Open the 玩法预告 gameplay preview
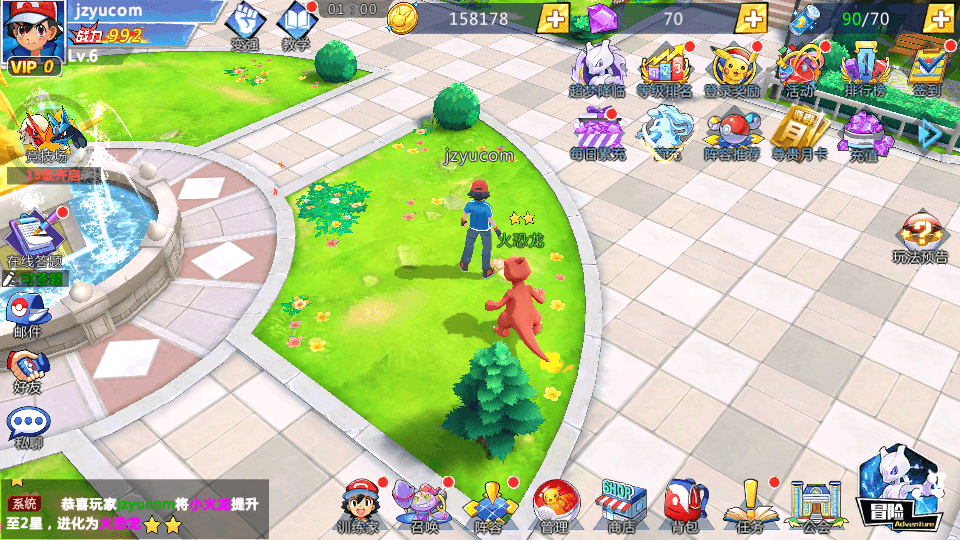The image size is (960, 540). tap(920, 240)
